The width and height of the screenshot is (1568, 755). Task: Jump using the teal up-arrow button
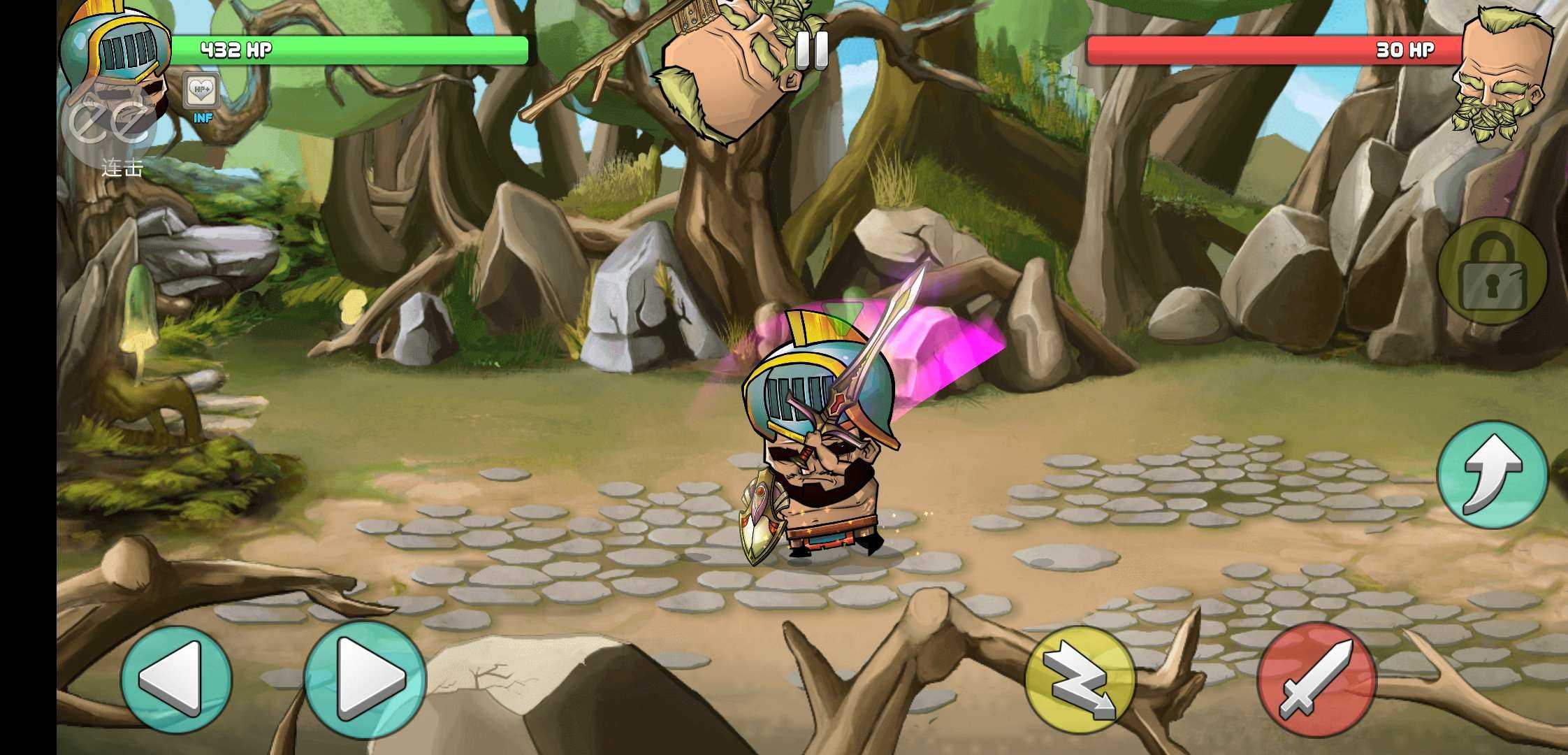[x=1492, y=474]
